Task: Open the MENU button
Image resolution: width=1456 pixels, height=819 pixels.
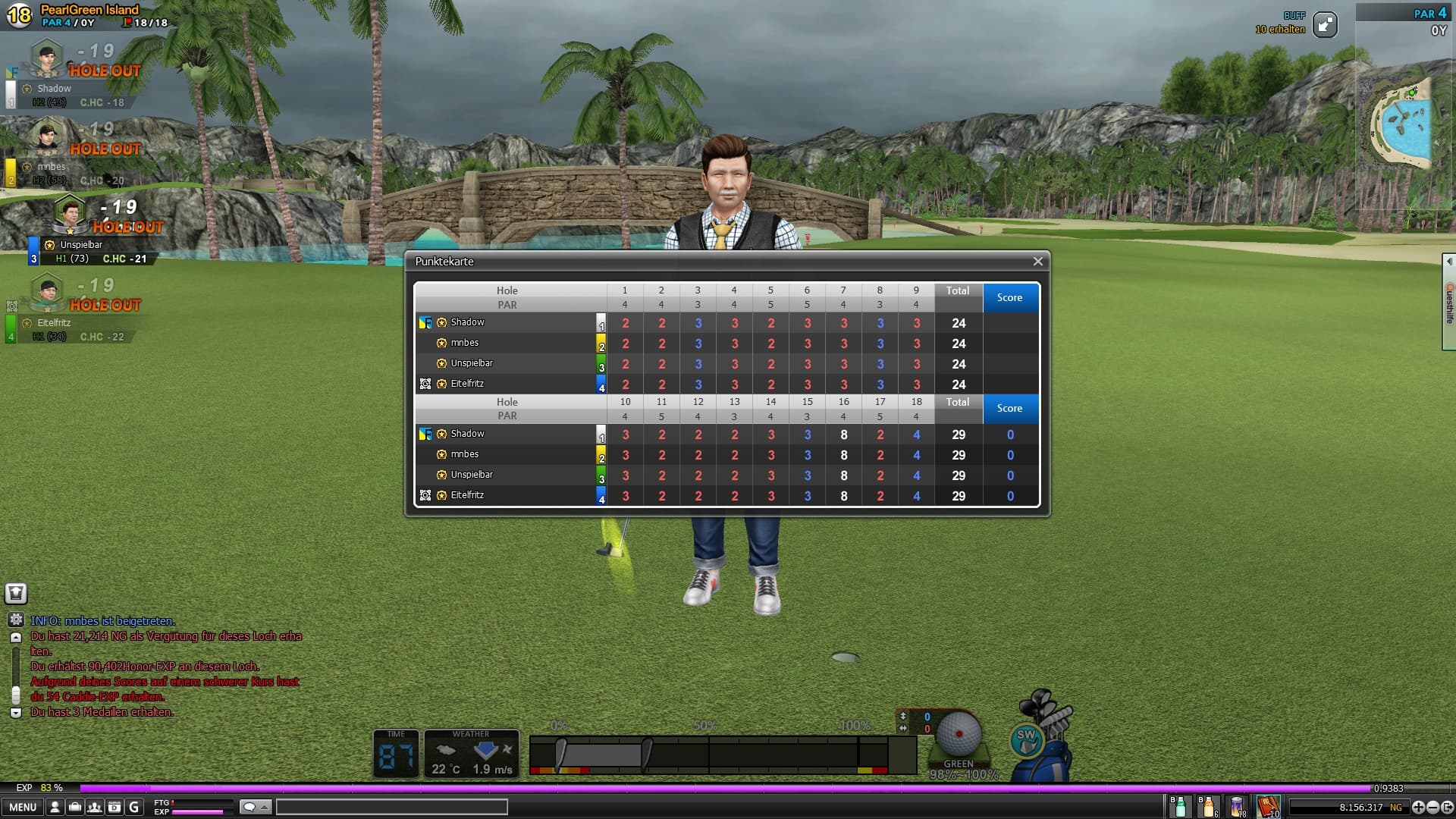Action: click(x=23, y=807)
